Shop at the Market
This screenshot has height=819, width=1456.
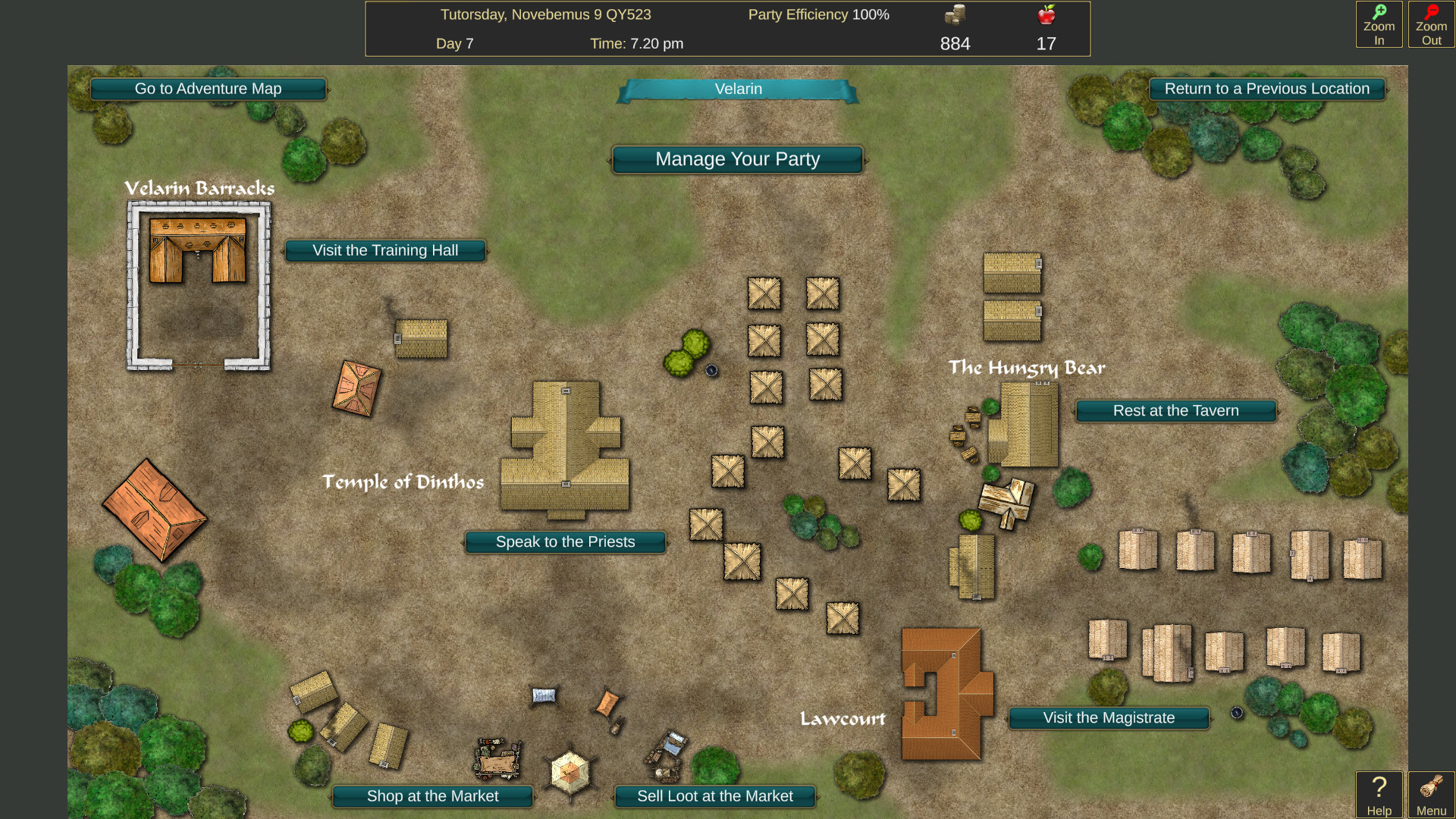click(431, 796)
